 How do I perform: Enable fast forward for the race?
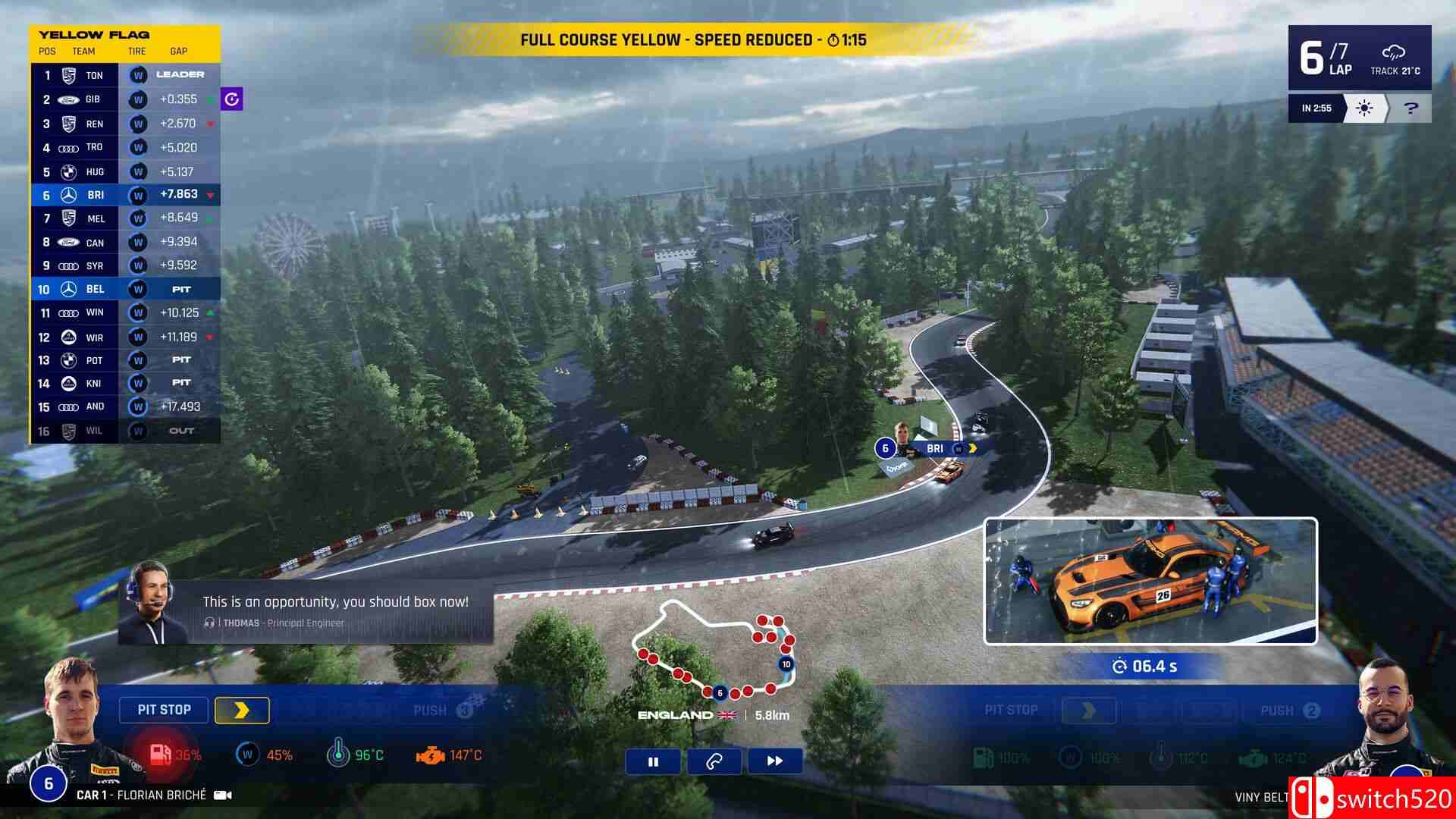(x=774, y=761)
